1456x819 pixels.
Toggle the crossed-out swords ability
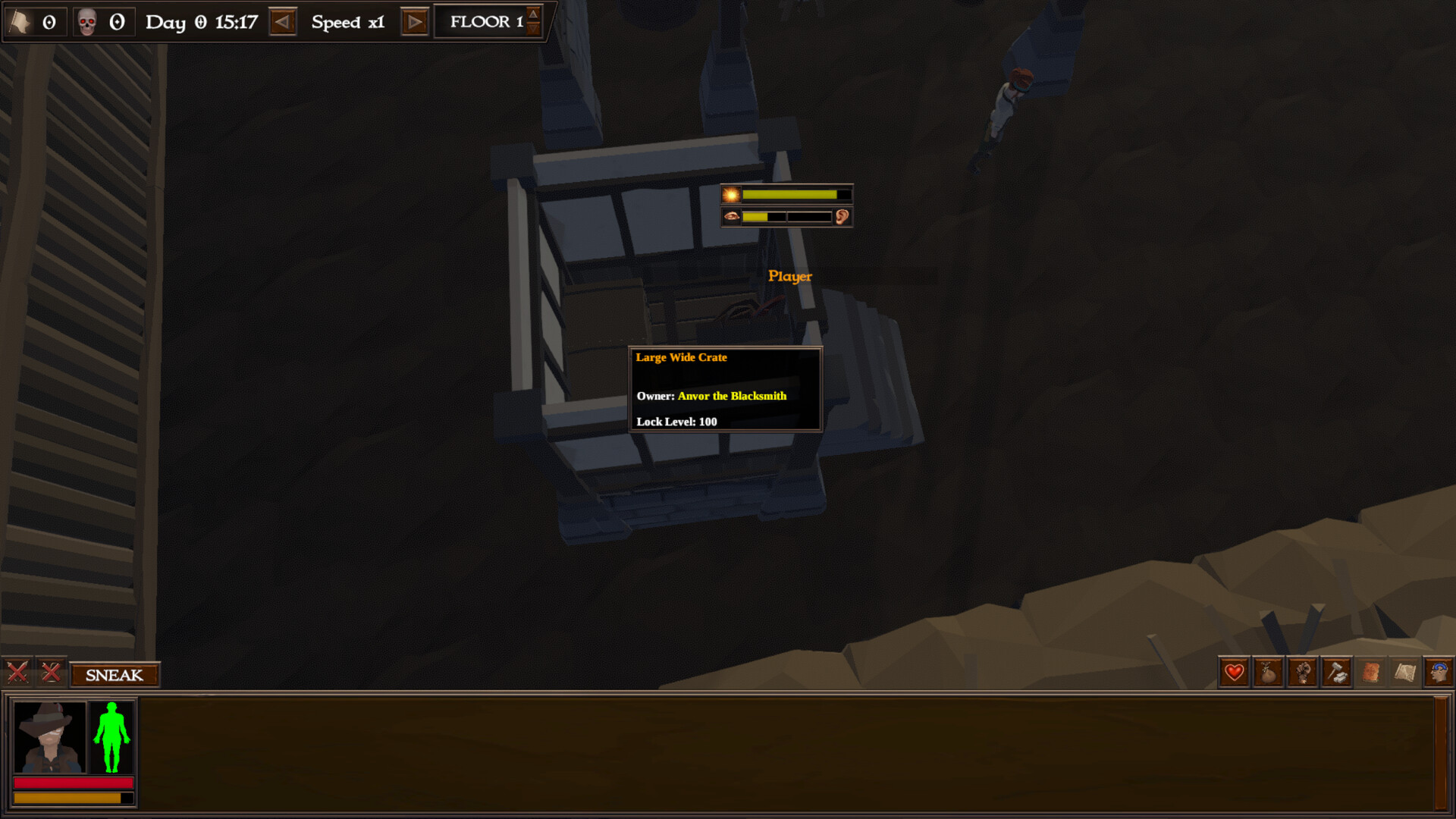(x=17, y=673)
